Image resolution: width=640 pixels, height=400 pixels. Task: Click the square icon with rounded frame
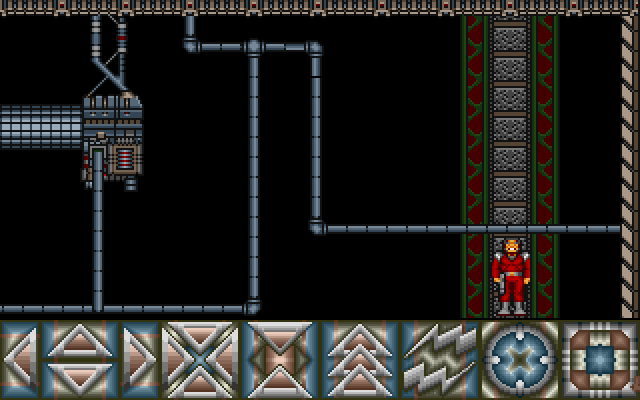[600, 358]
